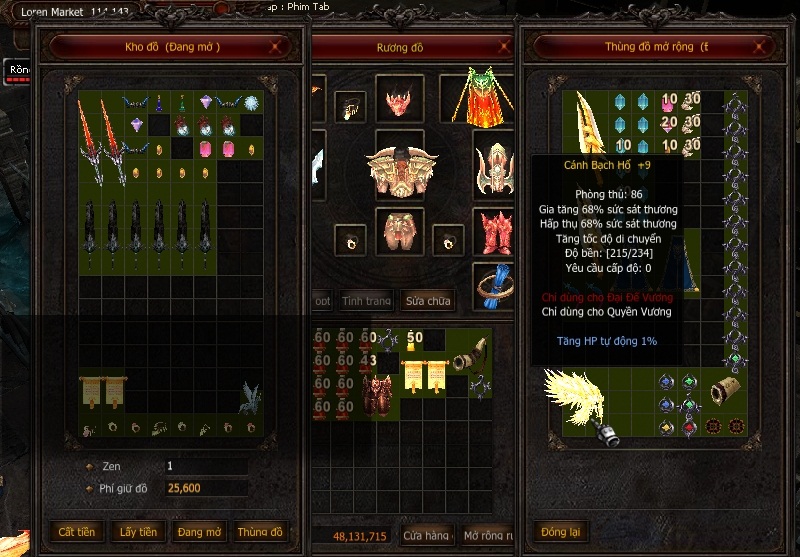Click the Zen amount input field
The width and height of the screenshot is (800, 557).
pos(205,466)
